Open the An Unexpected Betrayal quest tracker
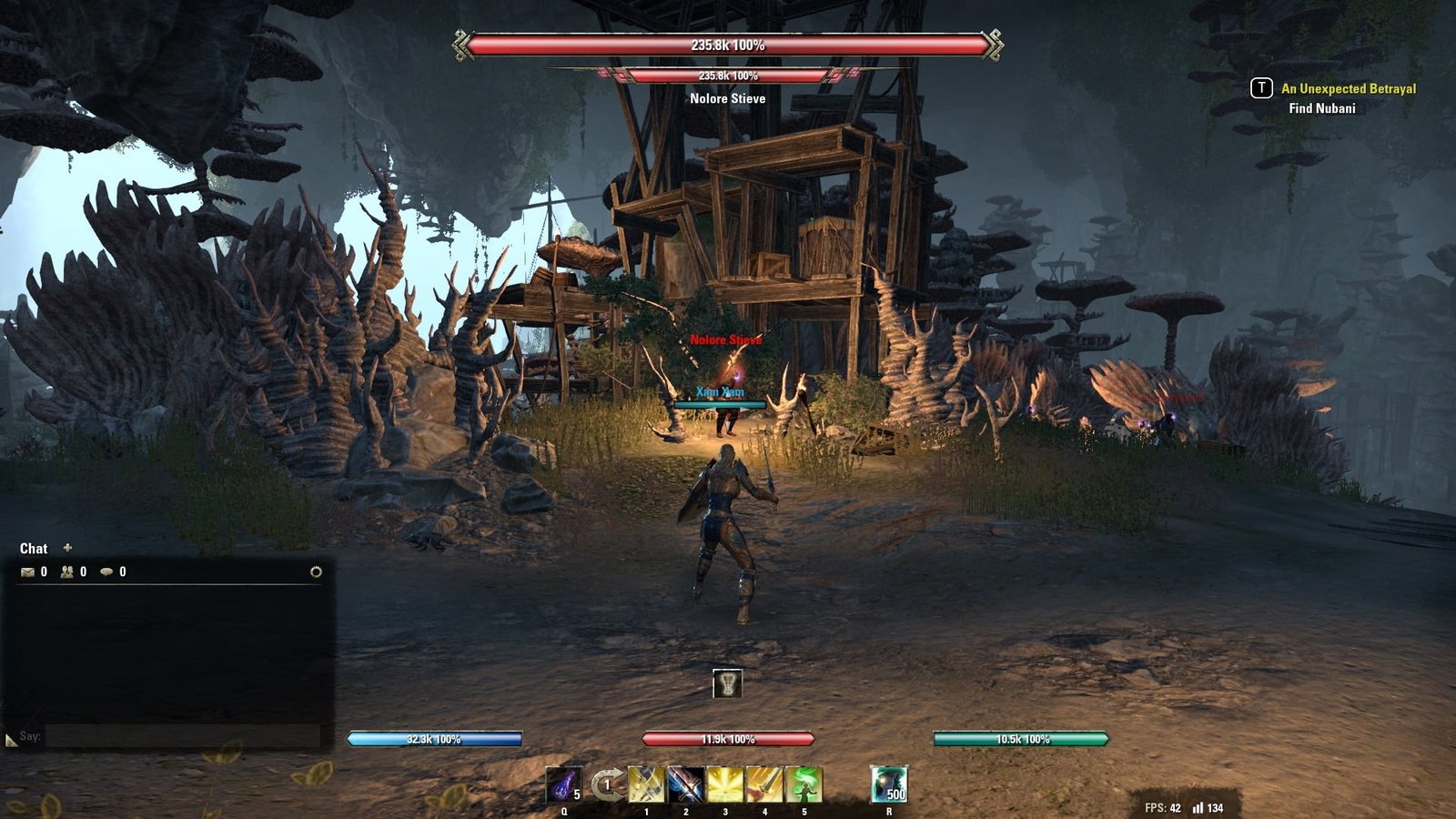This screenshot has width=1456, height=819. pyautogui.click(x=1348, y=88)
